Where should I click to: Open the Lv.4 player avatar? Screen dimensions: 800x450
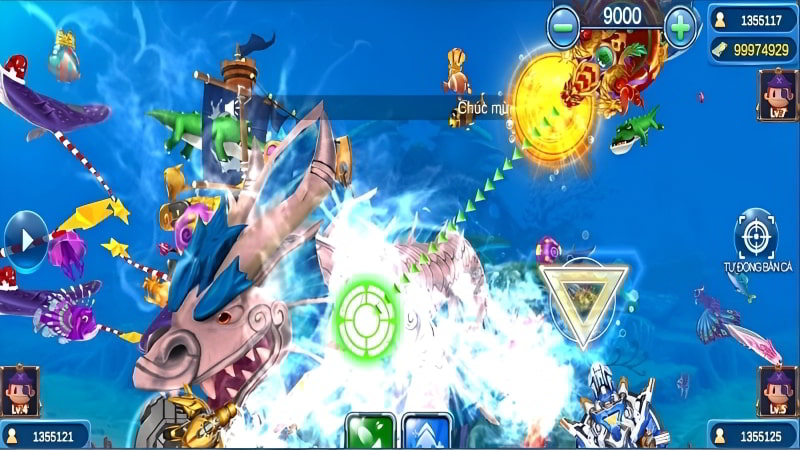[20, 390]
